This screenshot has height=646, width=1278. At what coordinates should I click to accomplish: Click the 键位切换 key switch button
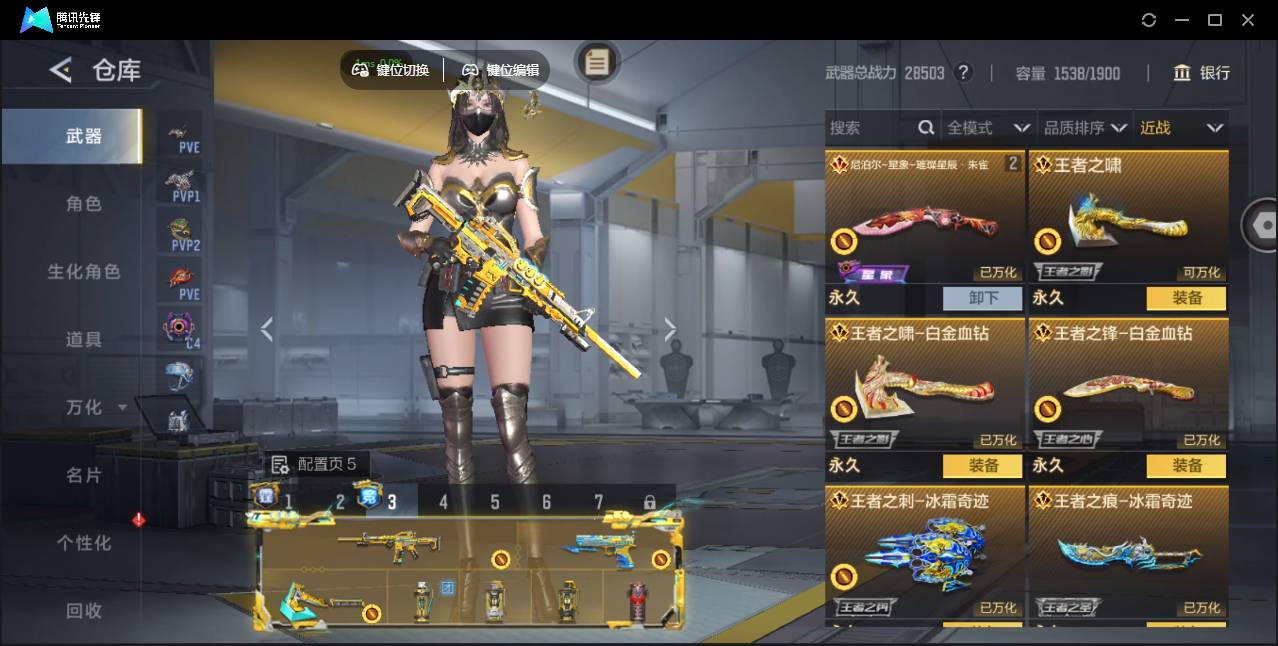coord(391,70)
